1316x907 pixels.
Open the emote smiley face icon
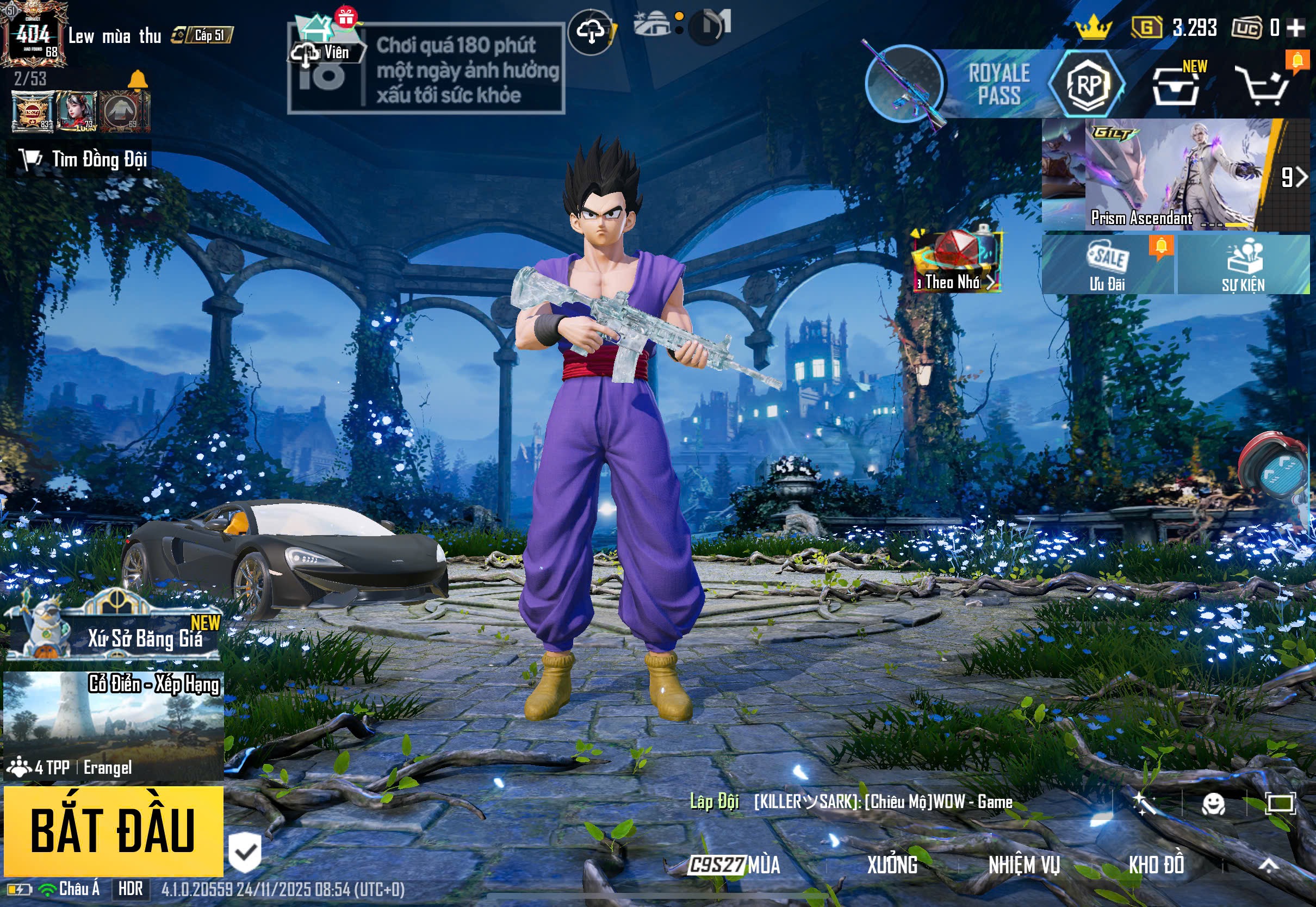(1213, 804)
